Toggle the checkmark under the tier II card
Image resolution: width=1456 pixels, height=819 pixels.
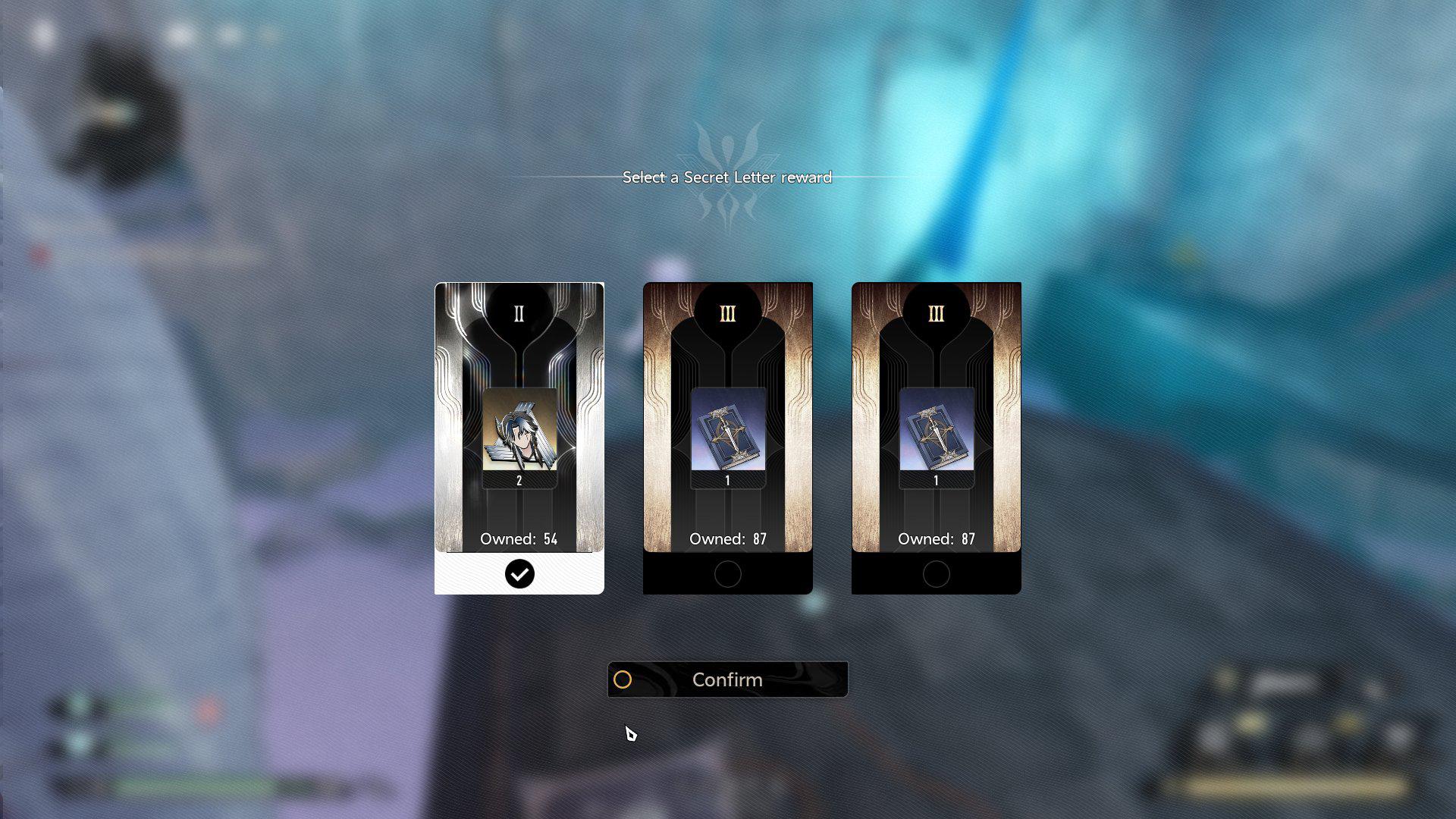point(519,574)
